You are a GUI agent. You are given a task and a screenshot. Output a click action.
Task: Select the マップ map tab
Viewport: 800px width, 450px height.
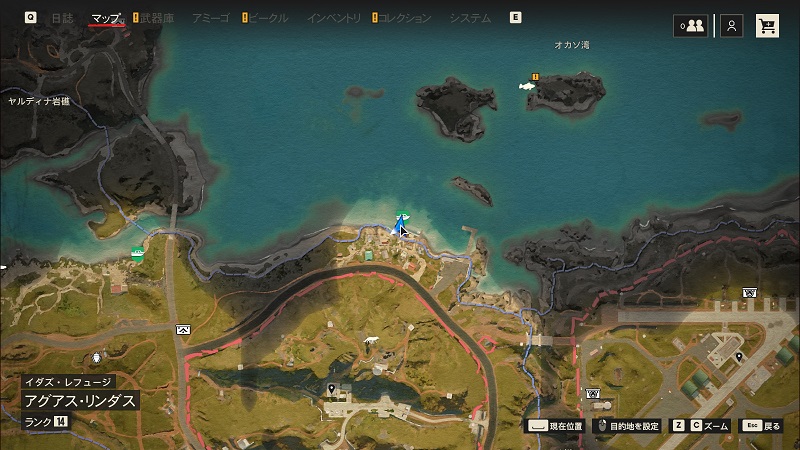(x=106, y=18)
